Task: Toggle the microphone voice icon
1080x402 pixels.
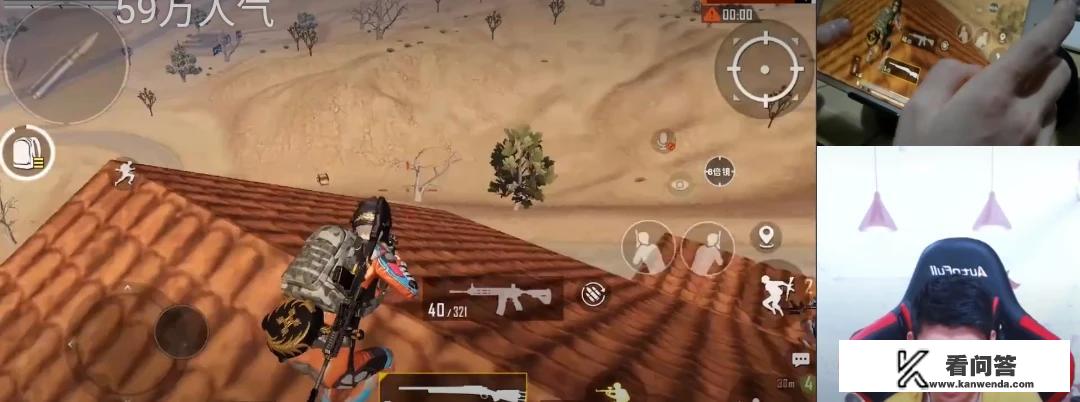Action: tap(663, 141)
